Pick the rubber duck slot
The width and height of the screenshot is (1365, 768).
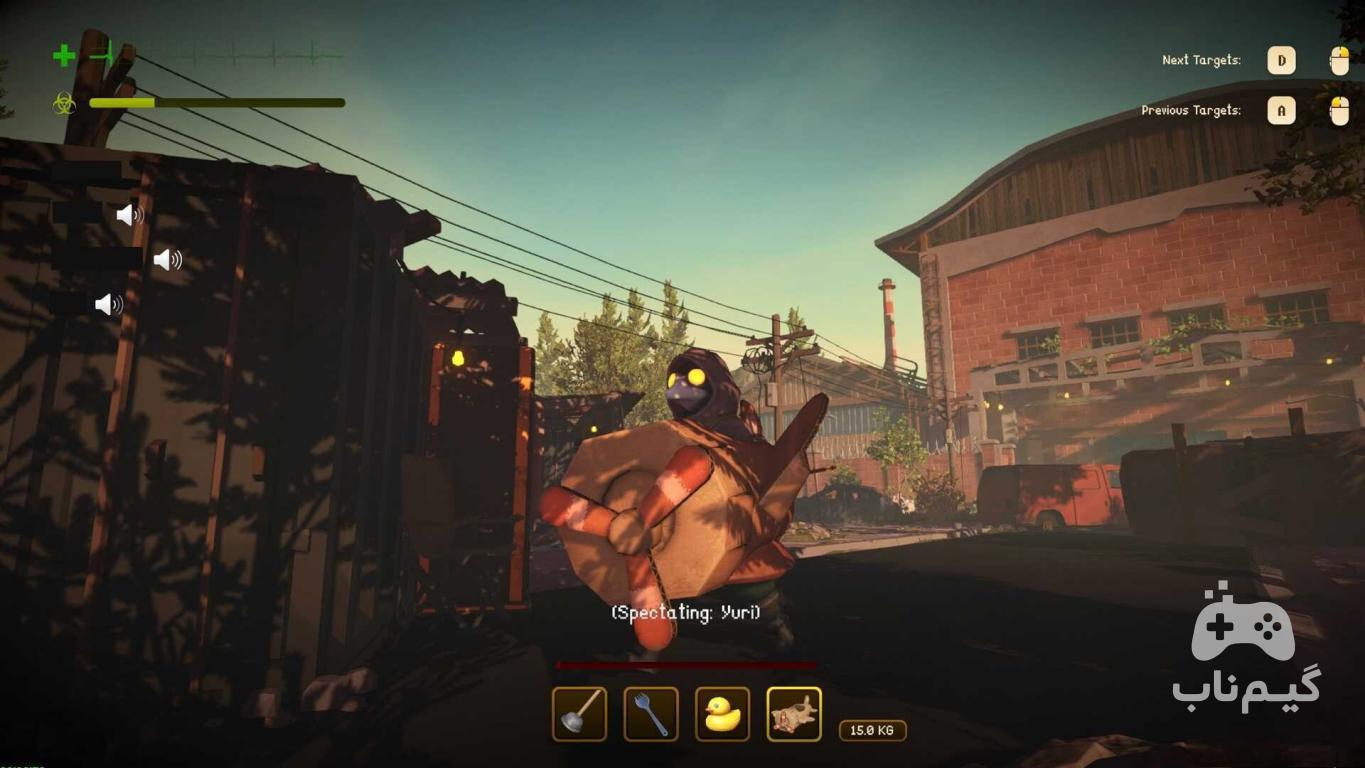click(x=722, y=714)
